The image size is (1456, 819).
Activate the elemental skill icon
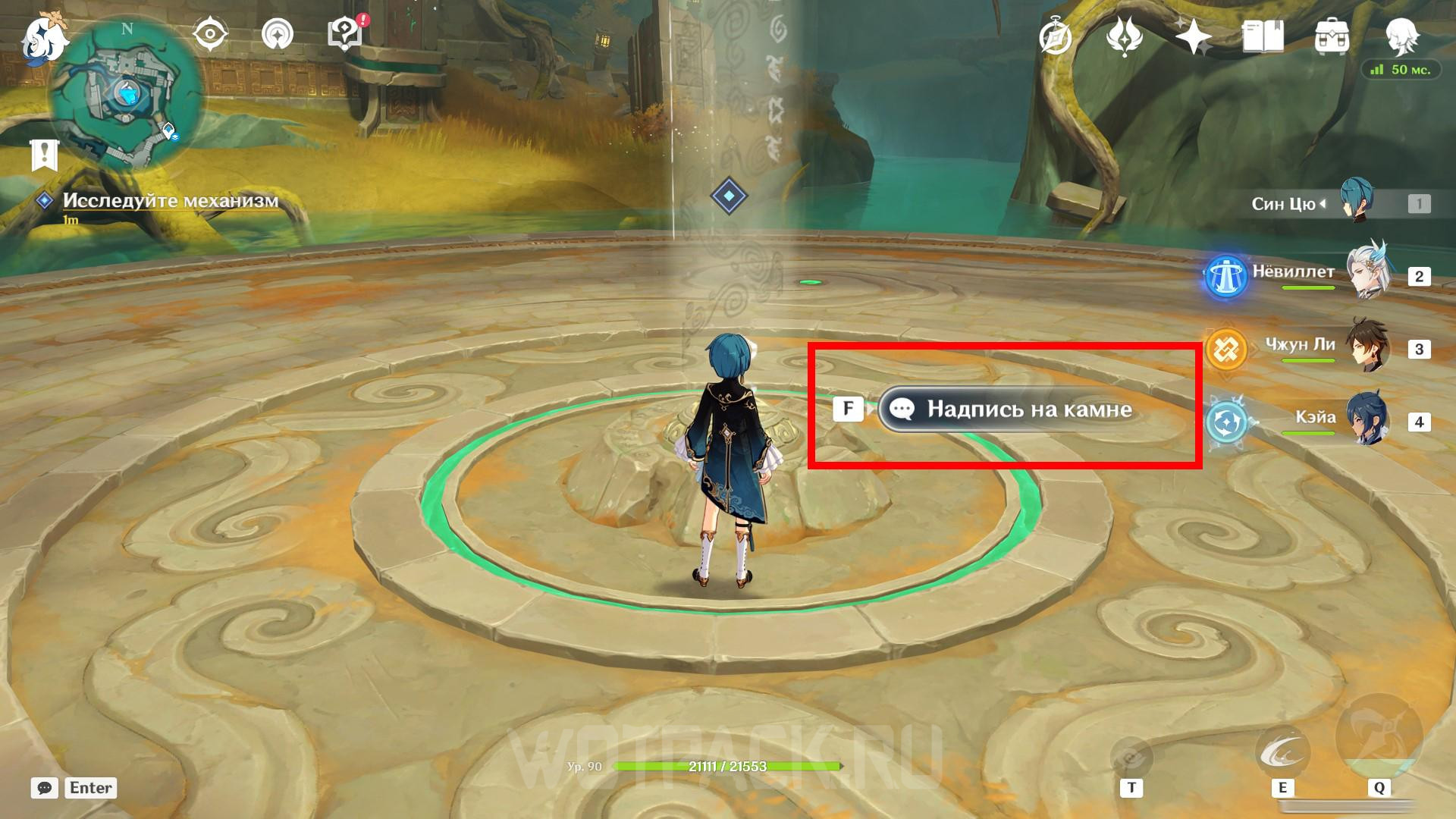tap(1282, 754)
